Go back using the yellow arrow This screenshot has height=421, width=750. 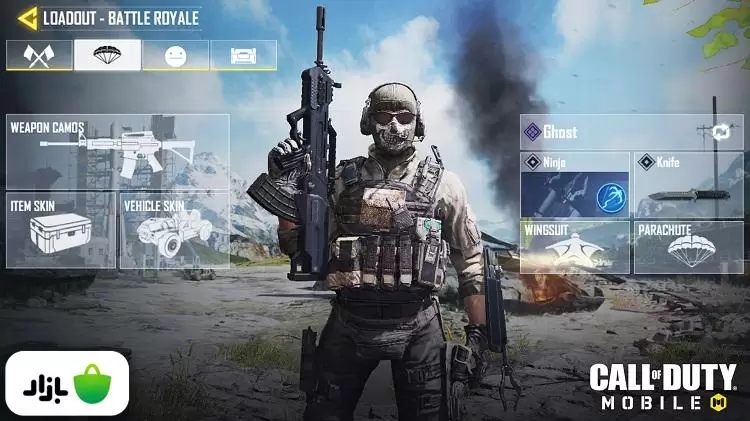pyautogui.click(x=26, y=18)
